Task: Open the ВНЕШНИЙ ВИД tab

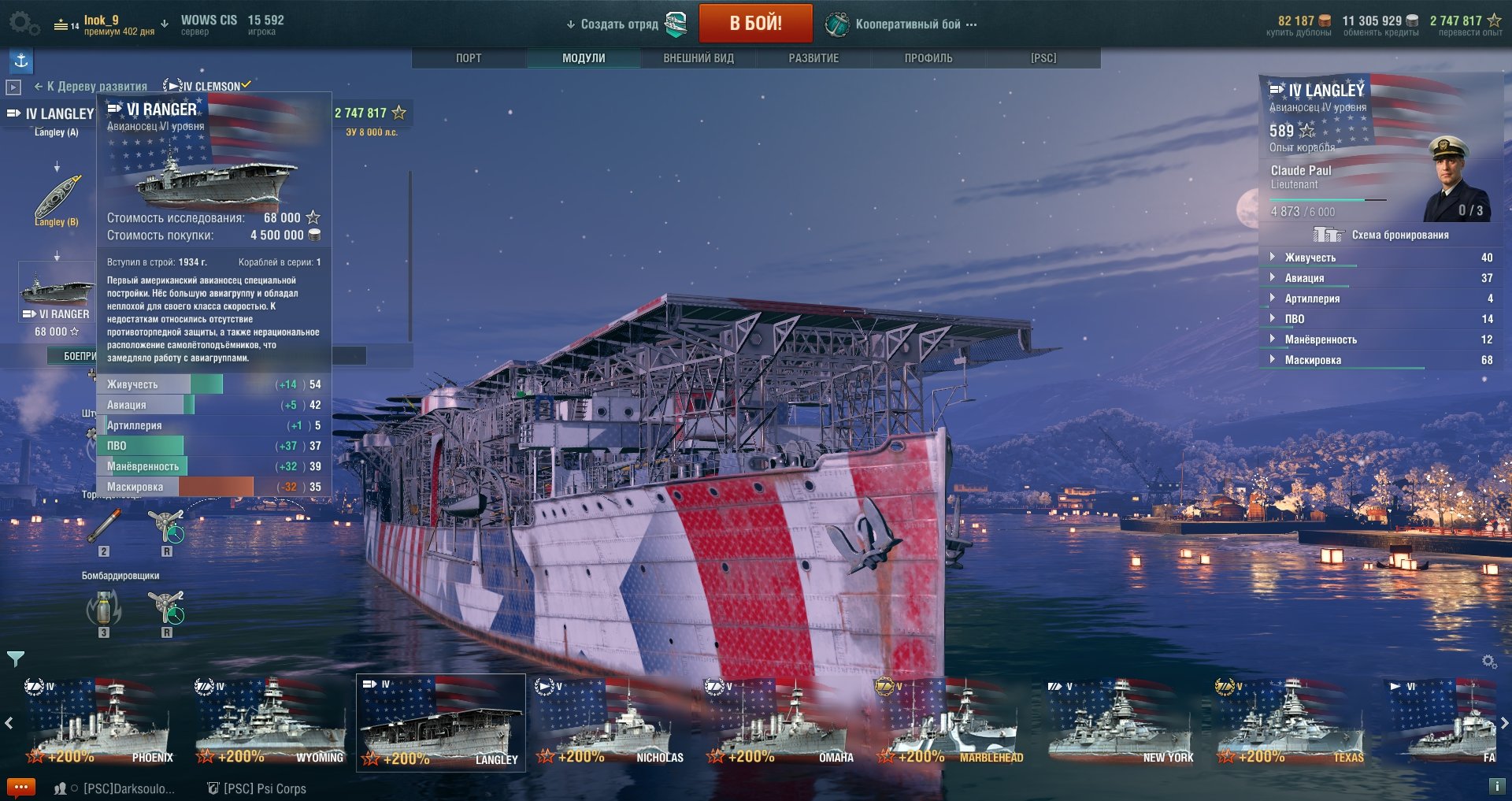Action: pos(699,58)
